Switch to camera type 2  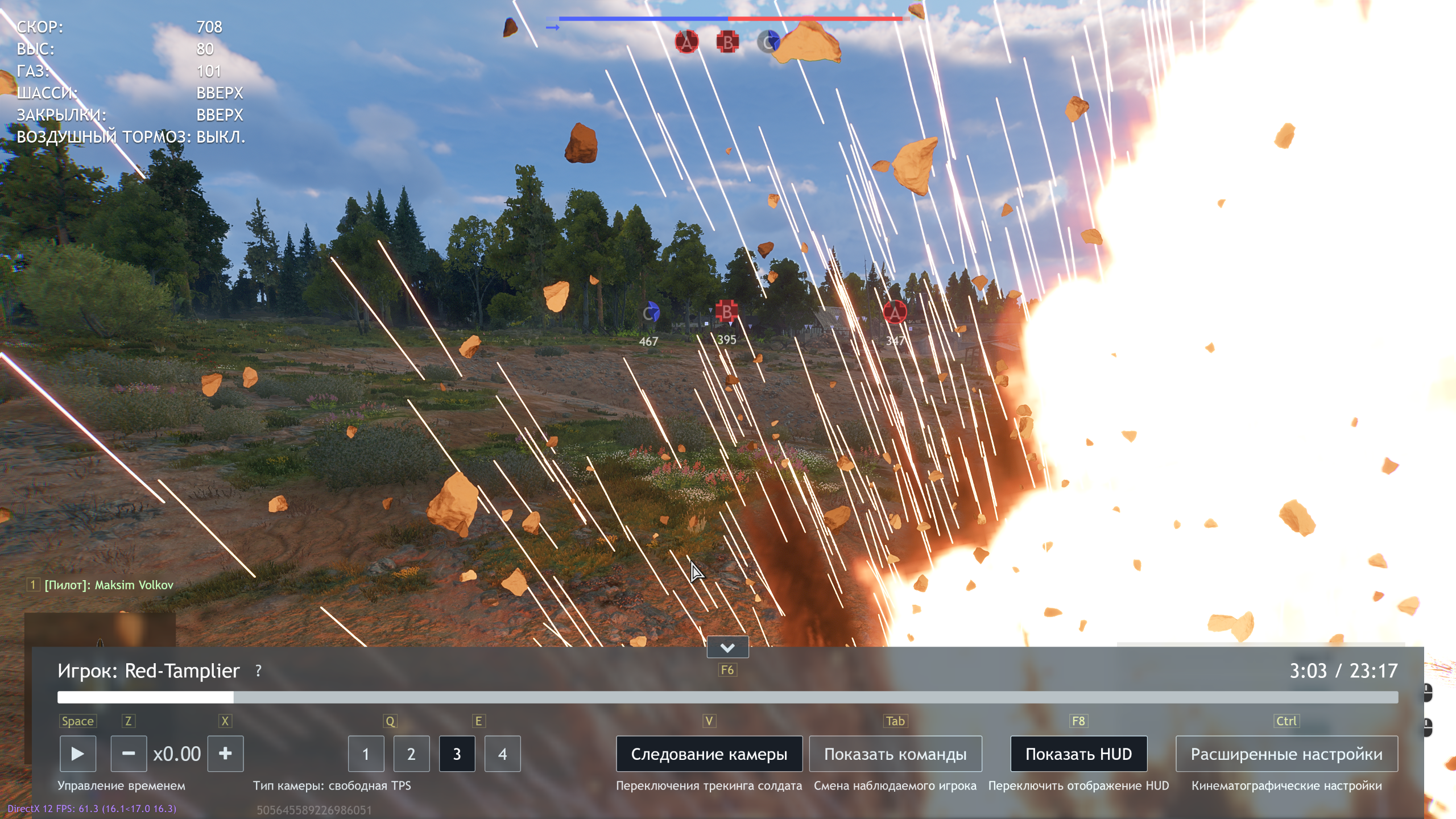411,754
